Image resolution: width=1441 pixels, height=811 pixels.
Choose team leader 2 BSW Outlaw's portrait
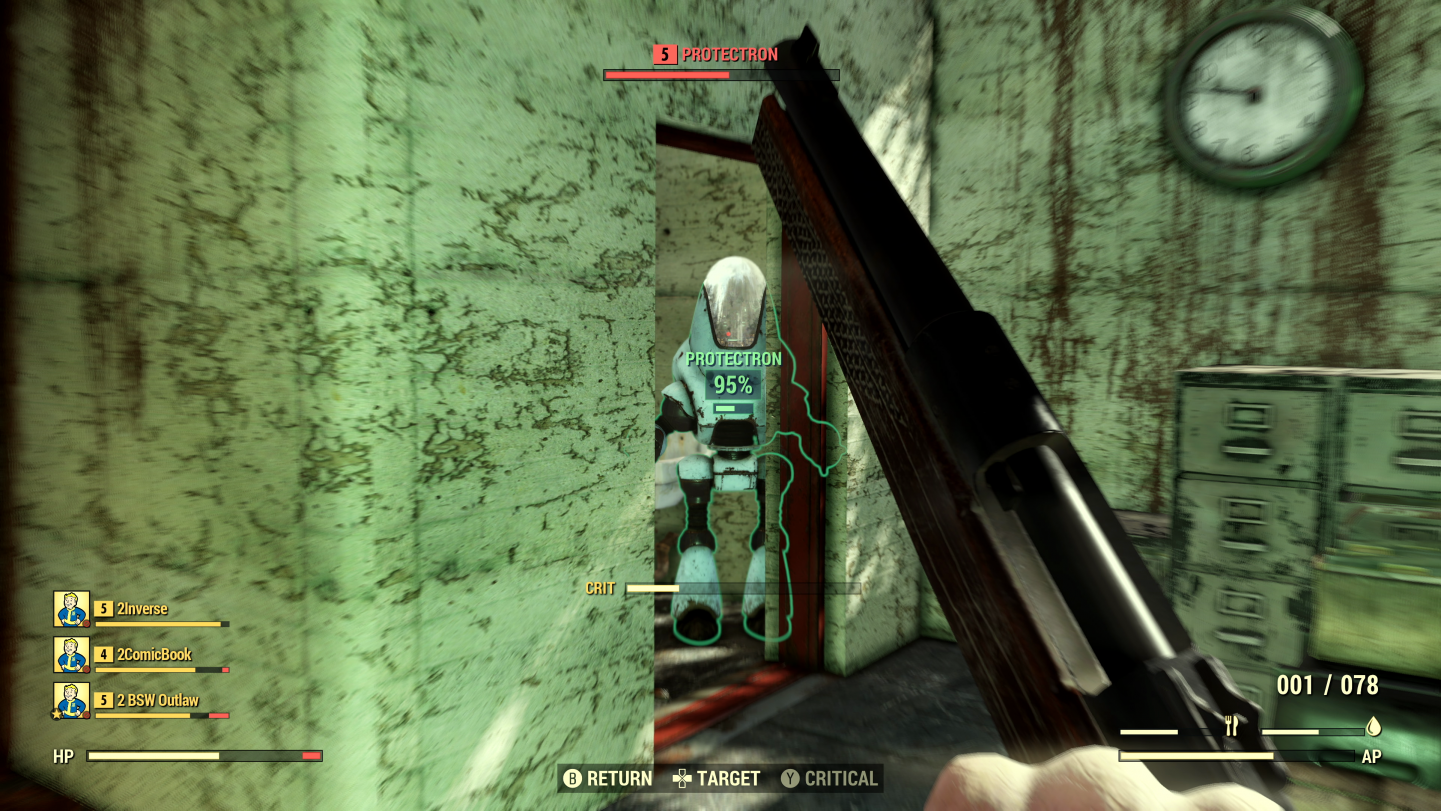coord(71,700)
